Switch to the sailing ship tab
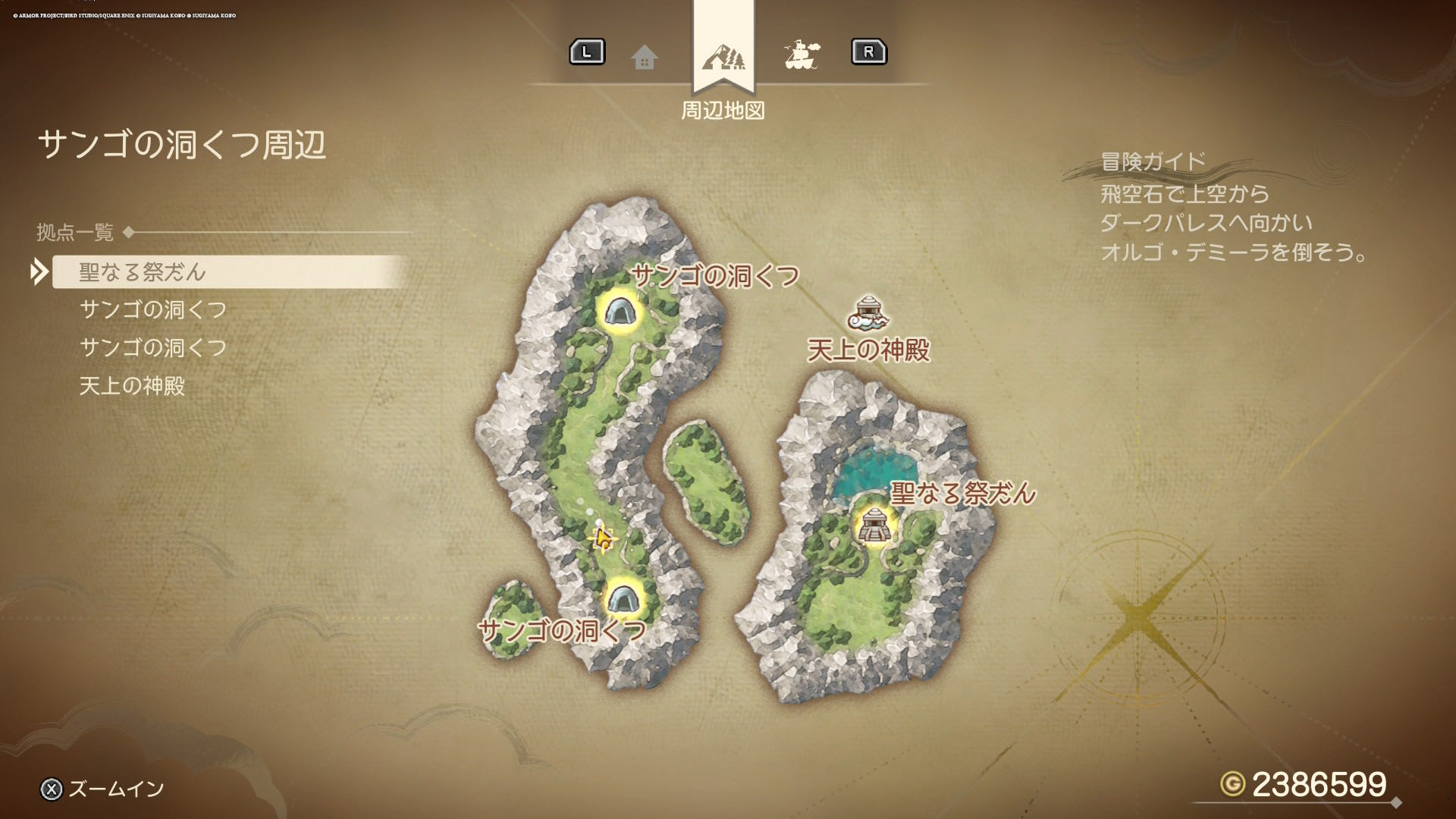The height and width of the screenshot is (819, 1456). coord(801,55)
